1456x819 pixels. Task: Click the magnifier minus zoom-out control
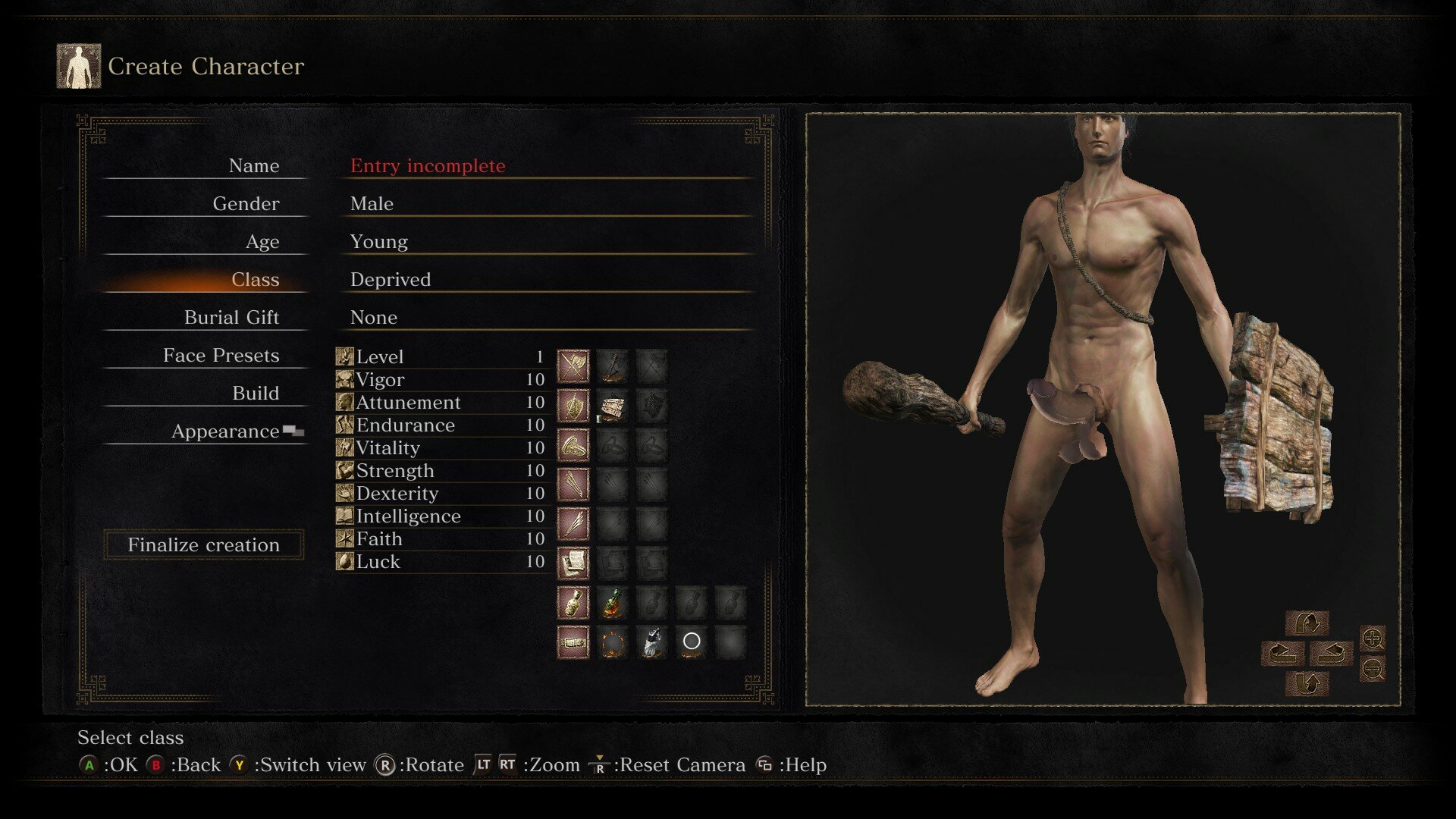[1373, 669]
